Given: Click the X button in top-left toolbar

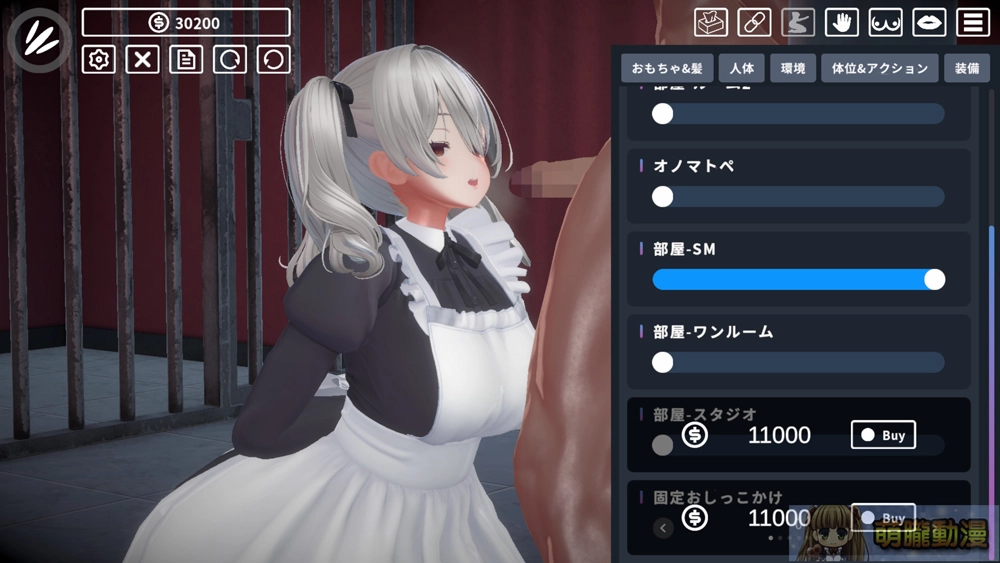Looking at the screenshot, I should pyautogui.click(x=142, y=59).
